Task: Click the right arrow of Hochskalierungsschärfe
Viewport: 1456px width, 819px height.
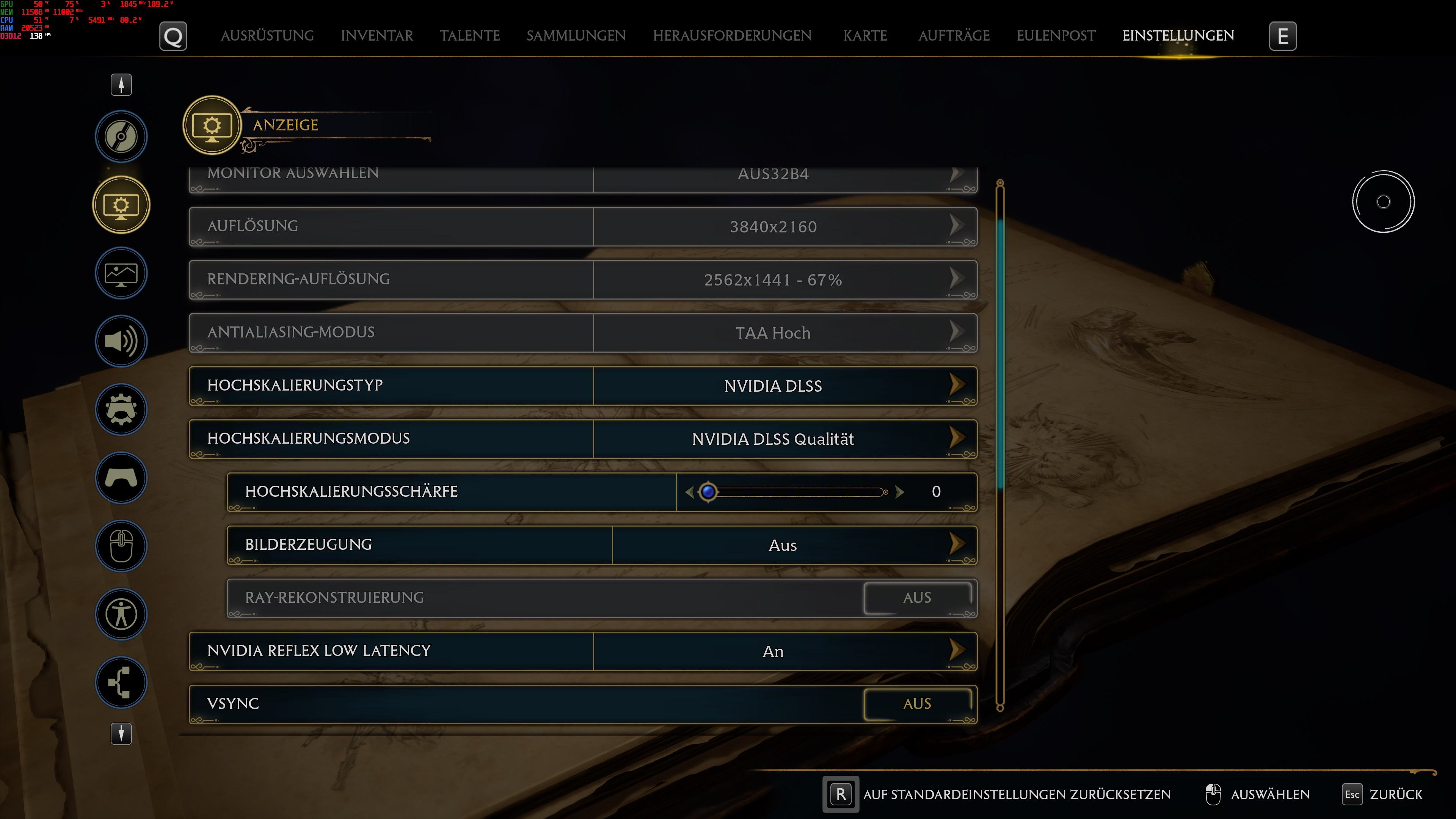Action: (900, 492)
